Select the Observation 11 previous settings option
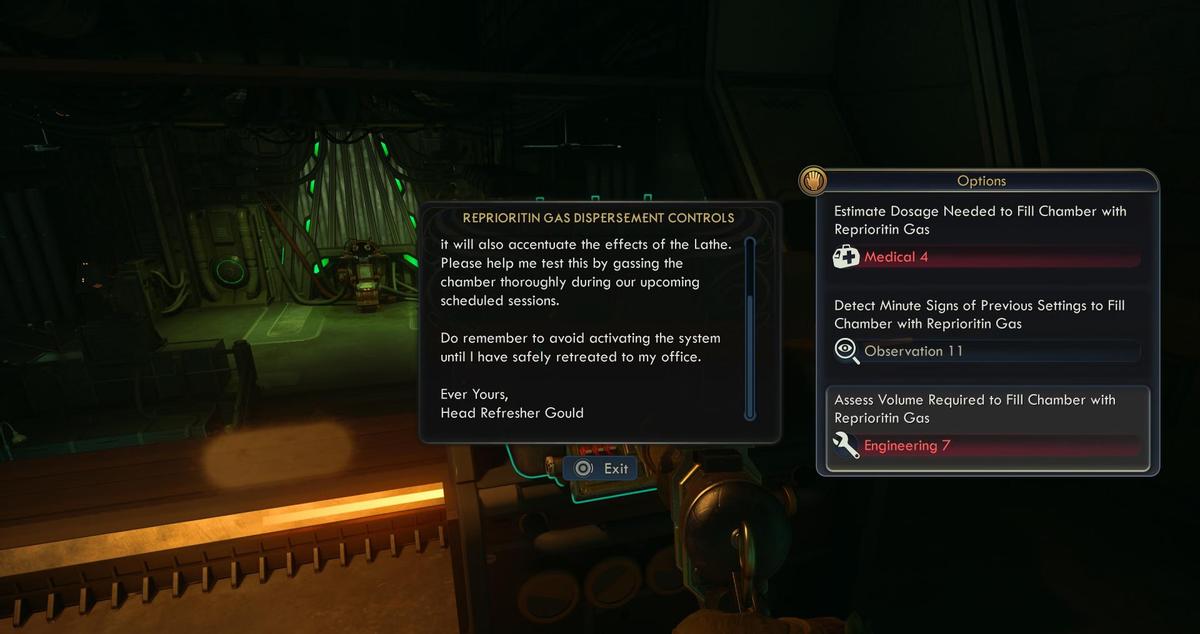 (x=986, y=330)
